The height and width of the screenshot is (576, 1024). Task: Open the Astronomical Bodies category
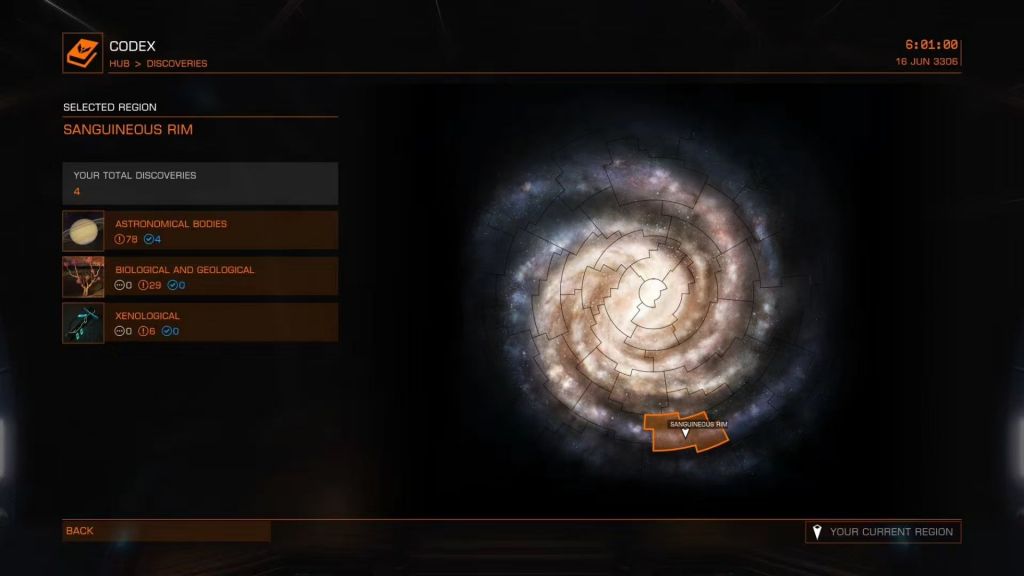click(221, 230)
